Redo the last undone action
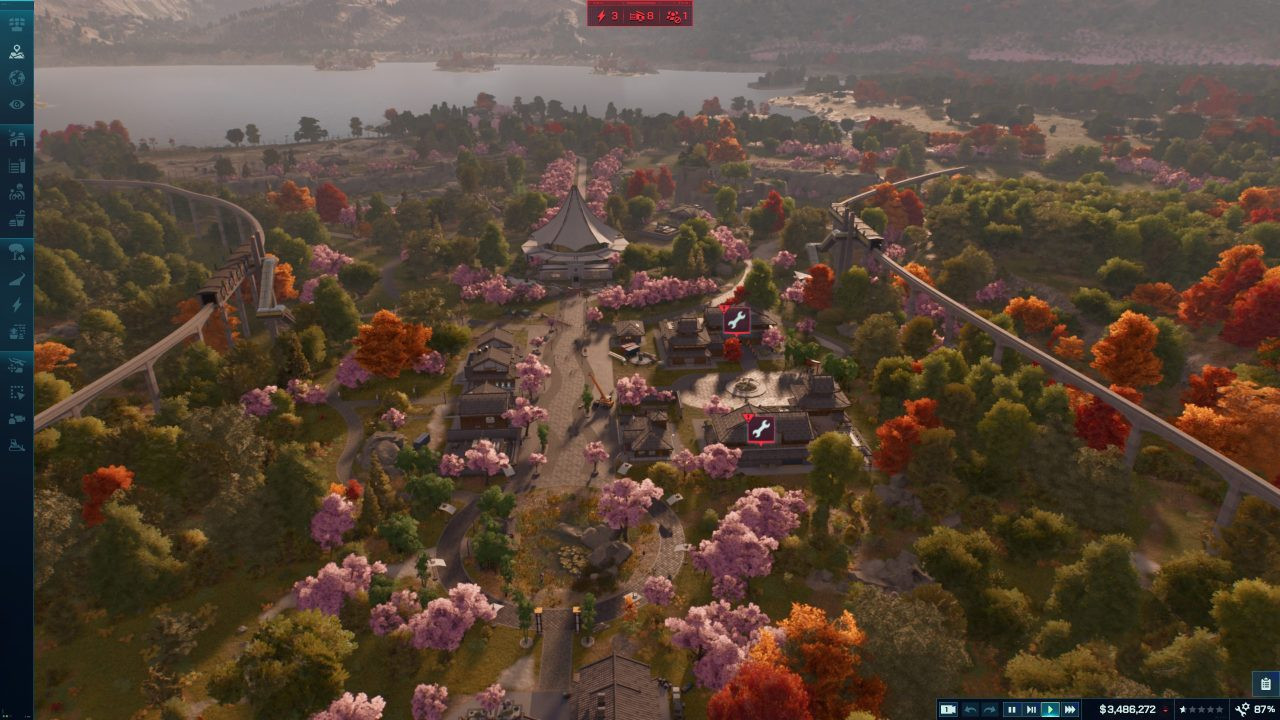 coord(990,709)
